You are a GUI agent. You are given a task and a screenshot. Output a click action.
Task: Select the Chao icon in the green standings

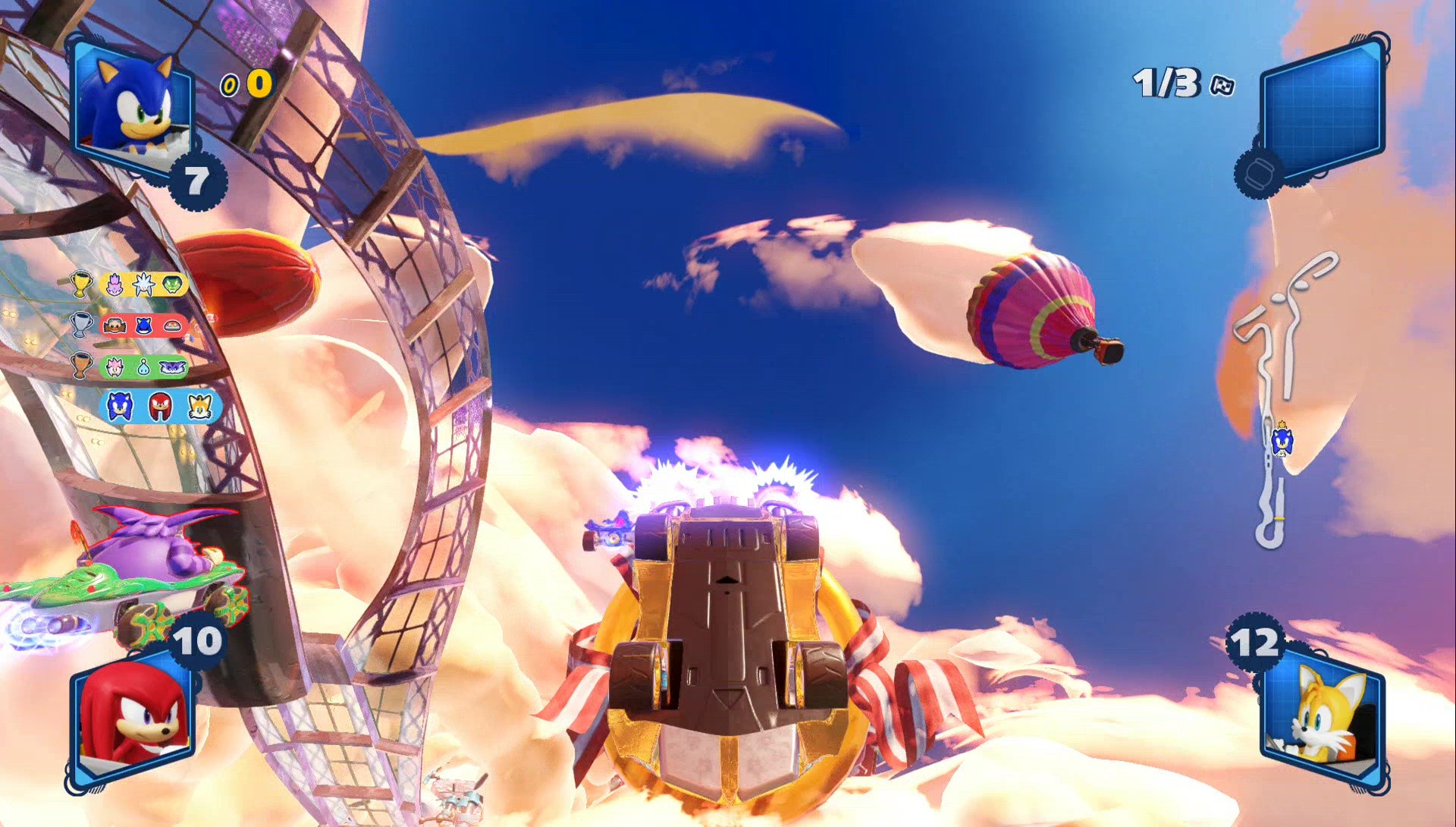coord(144,368)
